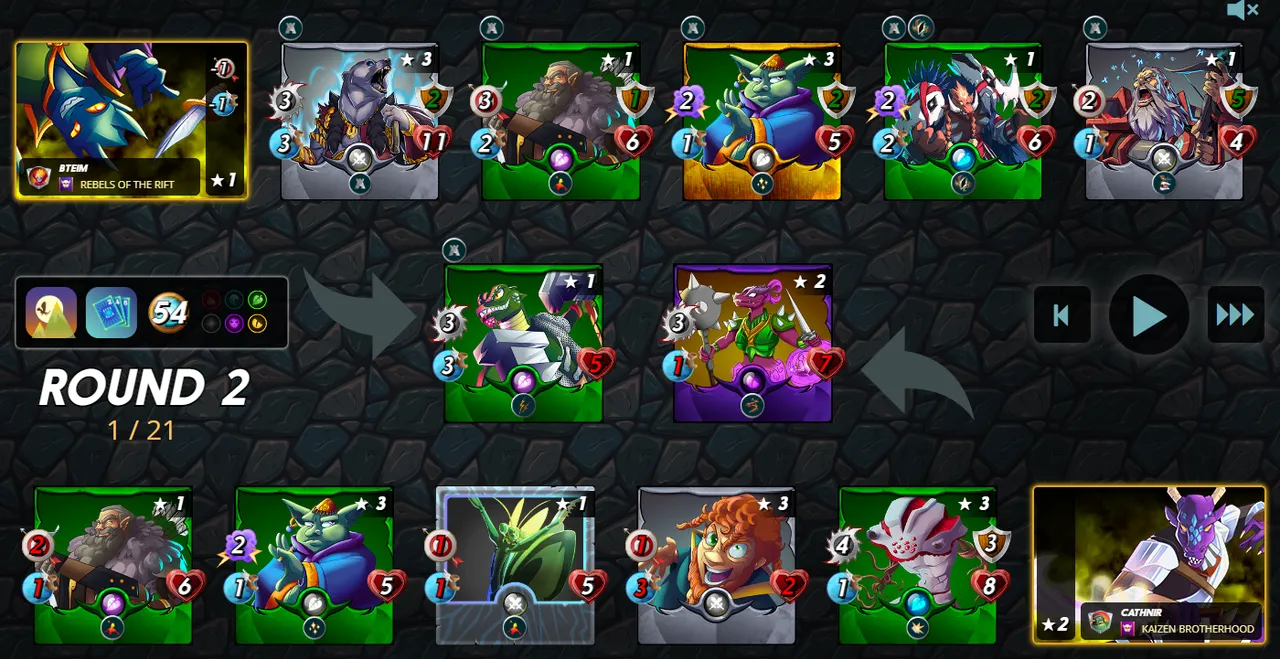
Task: Select BTEIM's summoner card
Action: [131, 120]
